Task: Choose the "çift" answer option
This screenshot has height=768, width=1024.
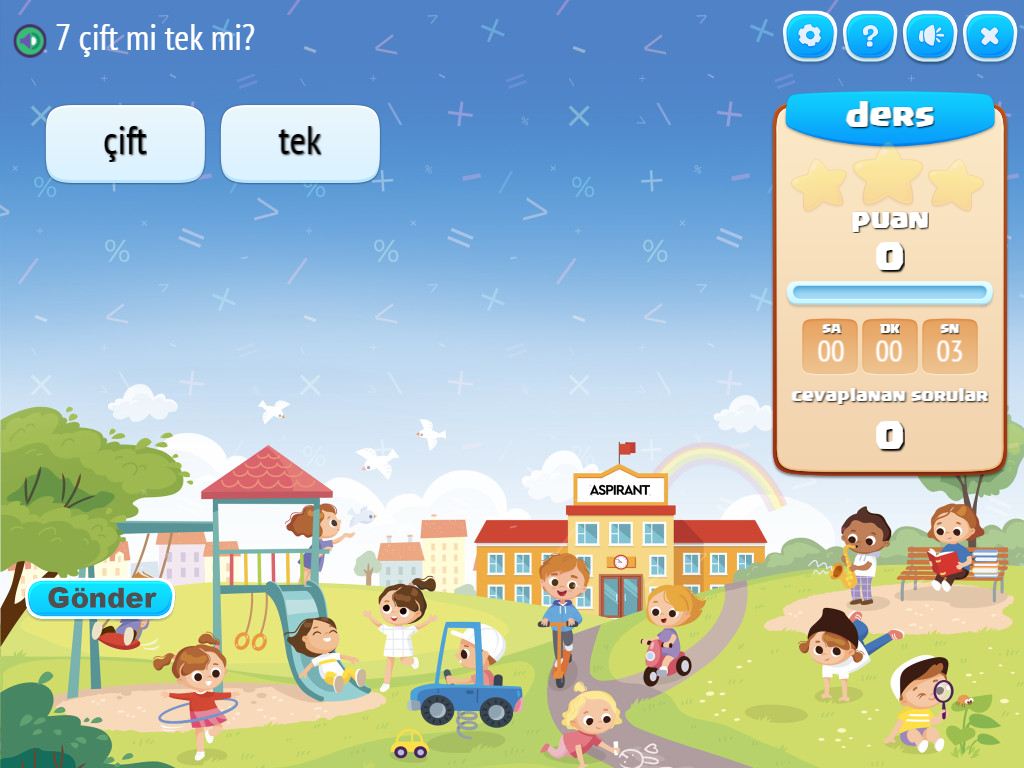Action: click(125, 143)
